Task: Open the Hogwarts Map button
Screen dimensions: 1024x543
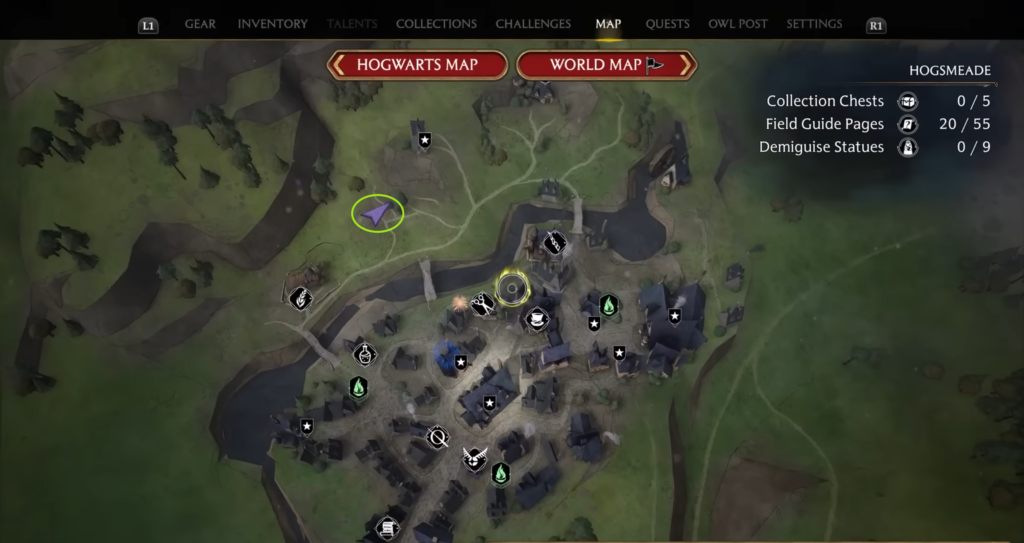Action: pos(417,65)
